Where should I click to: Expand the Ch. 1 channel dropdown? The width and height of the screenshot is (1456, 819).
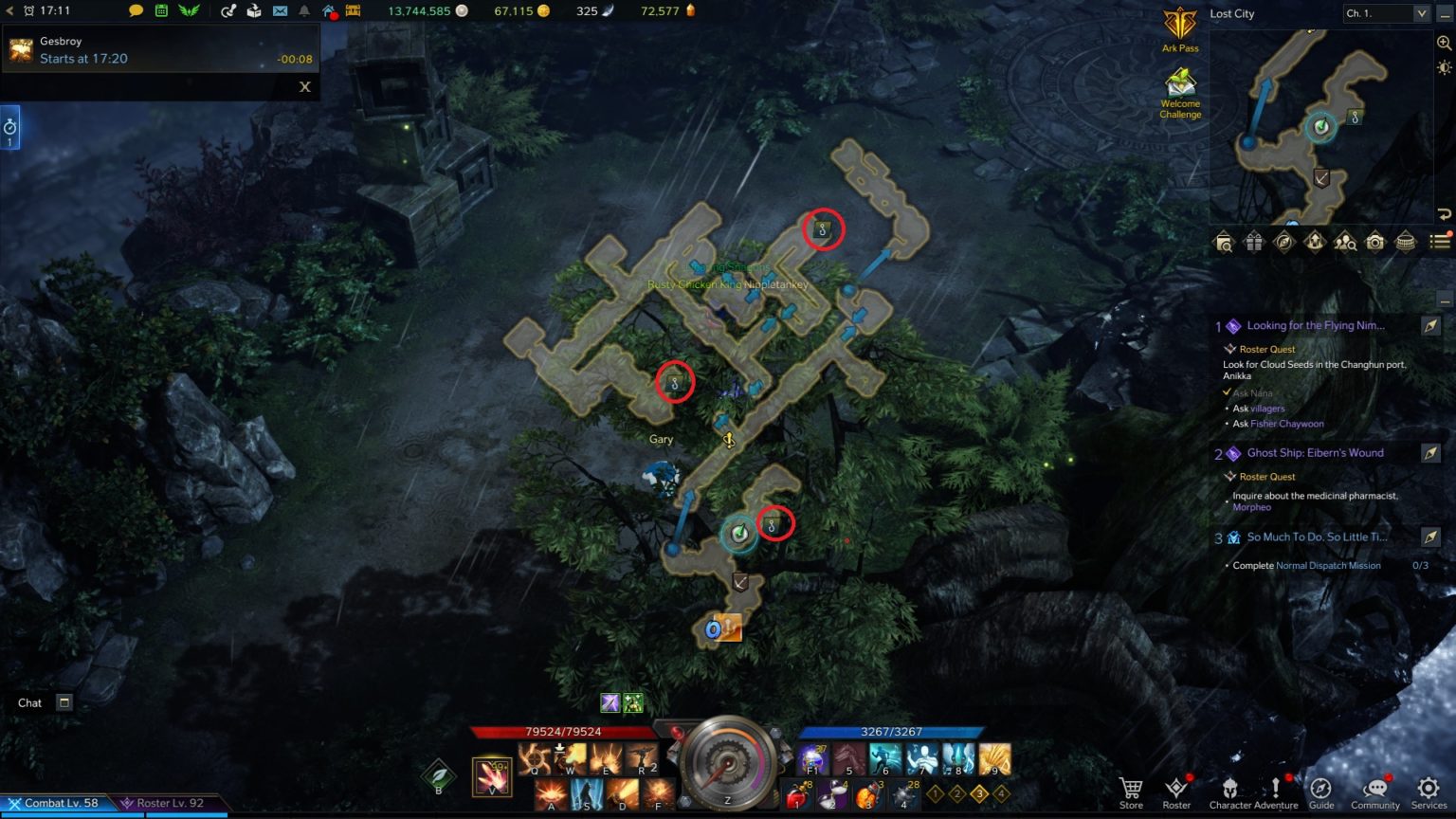pos(1421,13)
